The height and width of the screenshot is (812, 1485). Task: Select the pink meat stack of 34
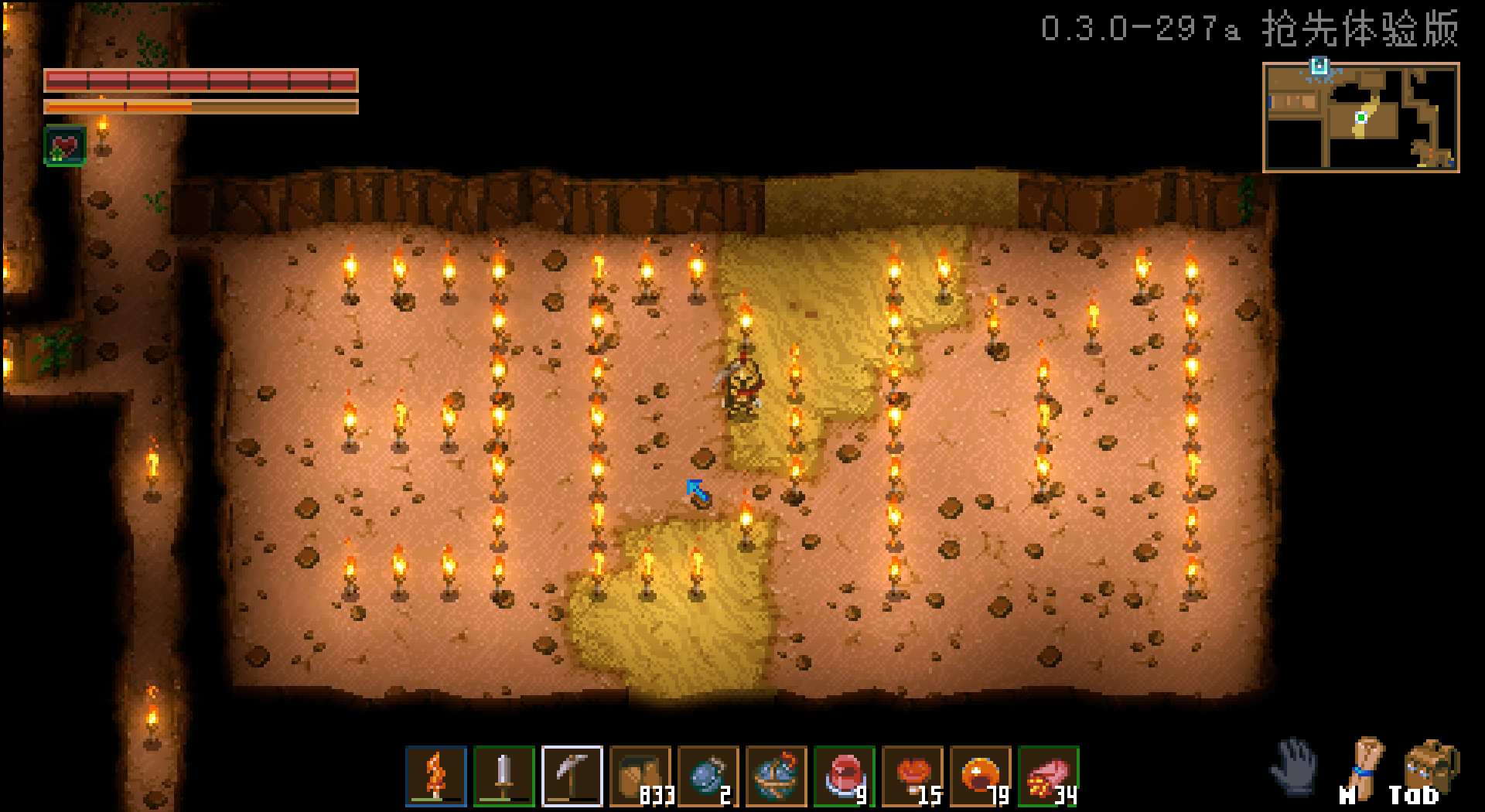(1048, 776)
